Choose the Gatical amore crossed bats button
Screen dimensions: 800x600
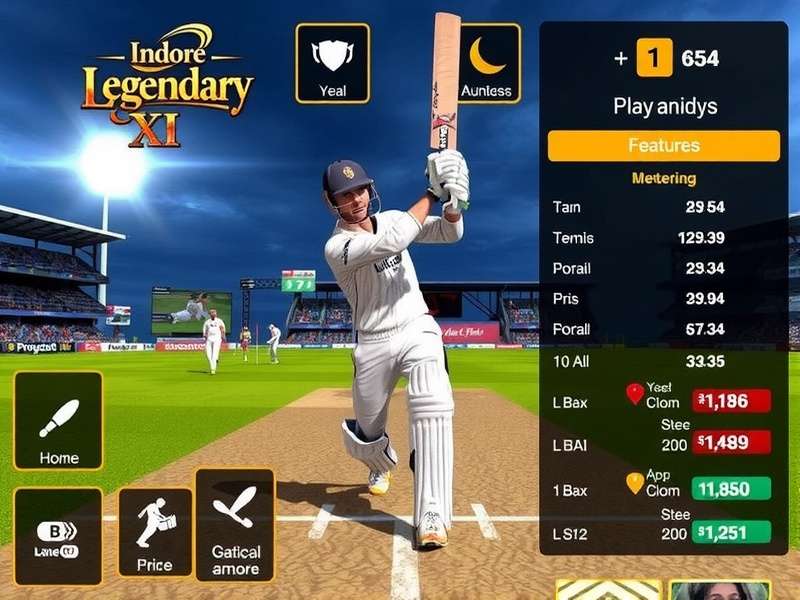(235, 525)
